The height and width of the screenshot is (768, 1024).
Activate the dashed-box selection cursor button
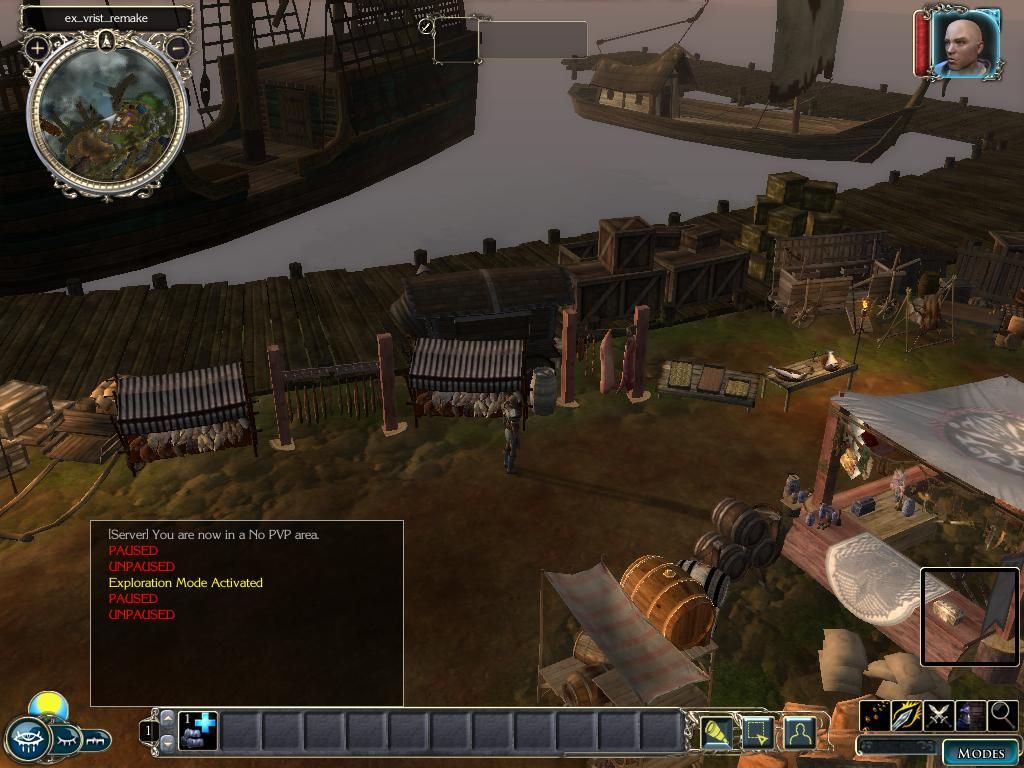click(758, 733)
